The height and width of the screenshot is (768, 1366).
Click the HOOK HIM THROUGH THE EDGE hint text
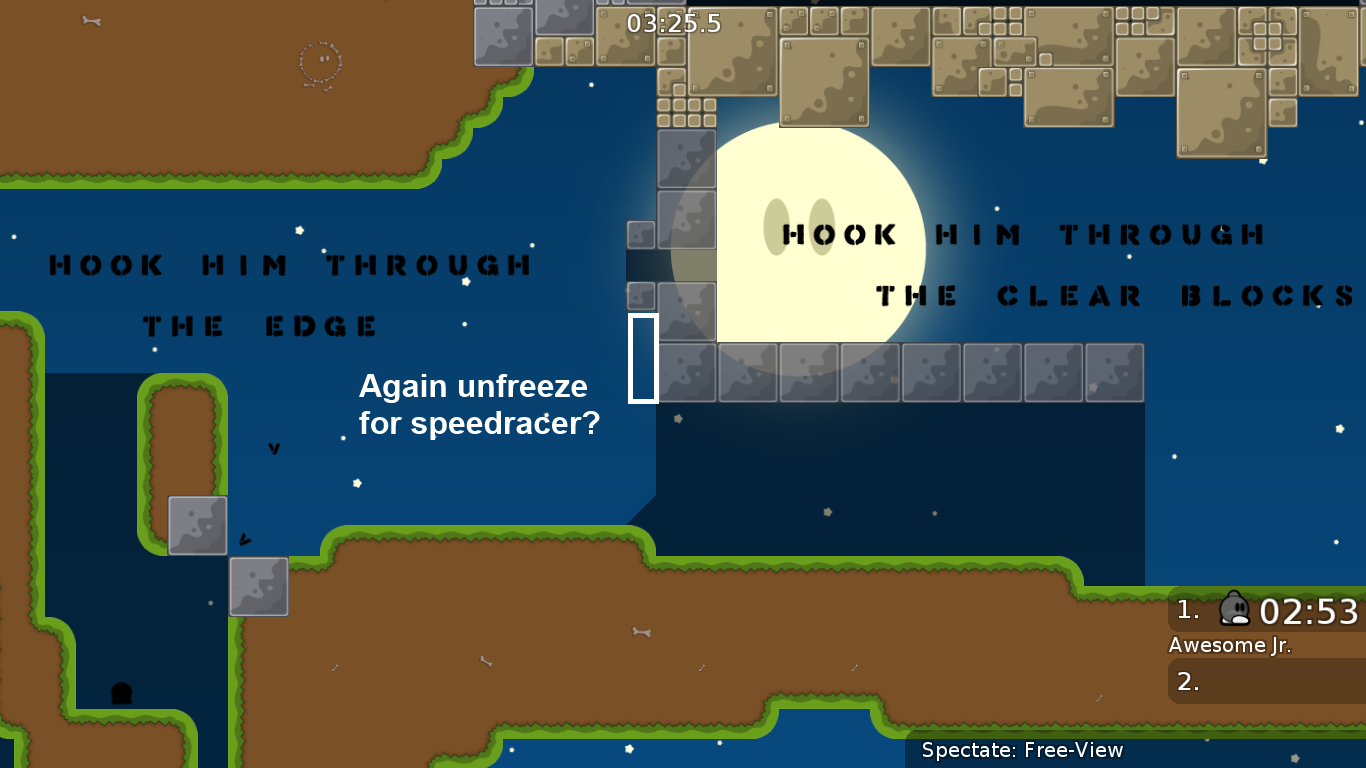pos(290,295)
